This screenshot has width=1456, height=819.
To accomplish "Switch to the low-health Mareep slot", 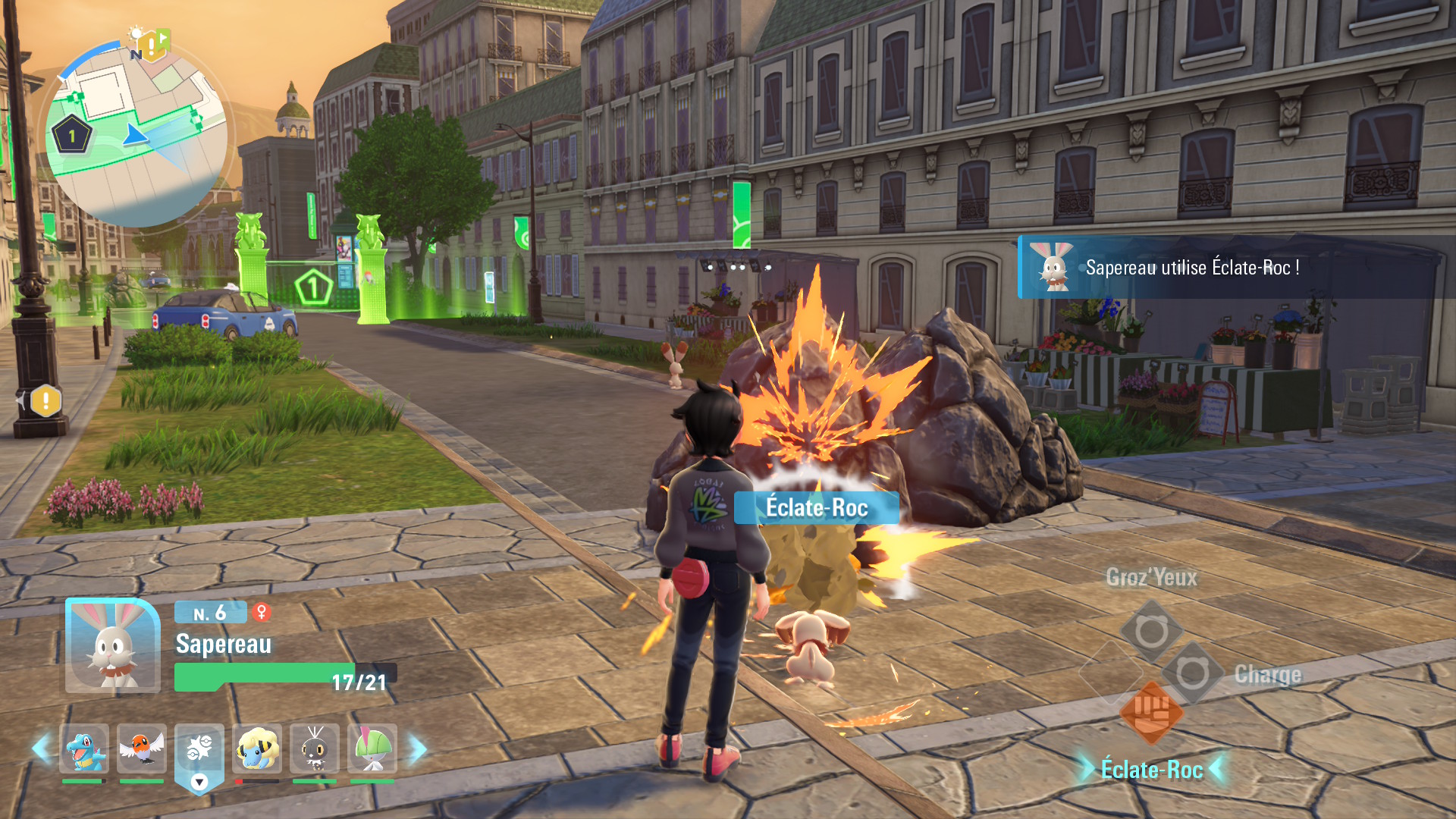I will [257, 749].
